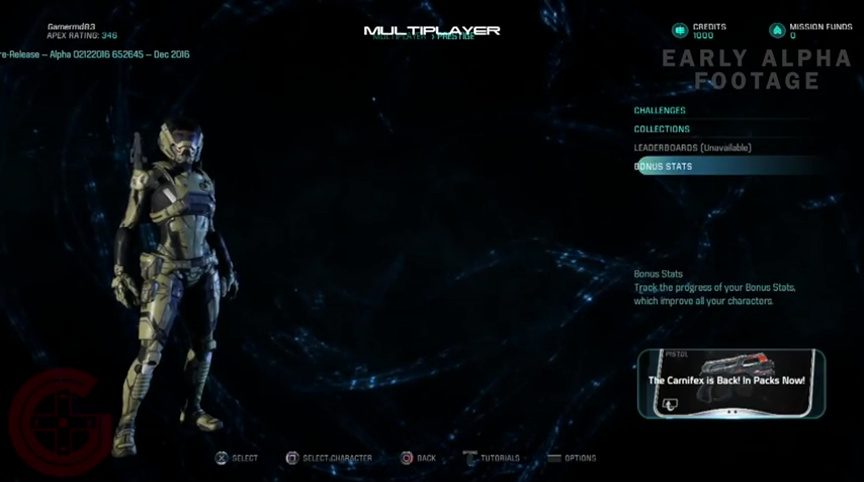Select the Collections menu entry
The height and width of the screenshot is (482, 864).
click(662, 129)
